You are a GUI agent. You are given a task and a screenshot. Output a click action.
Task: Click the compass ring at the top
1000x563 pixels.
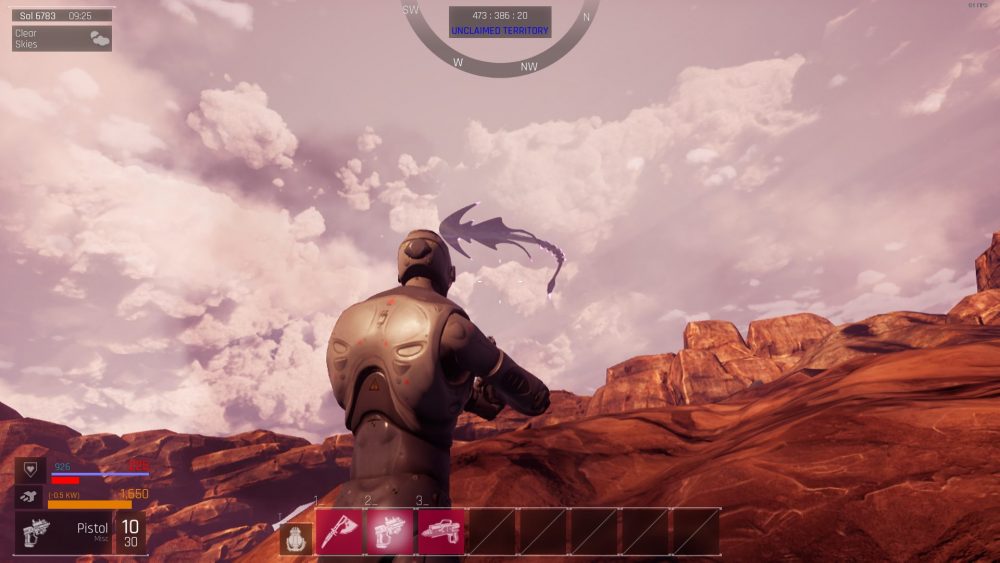(x=500, y=66)
